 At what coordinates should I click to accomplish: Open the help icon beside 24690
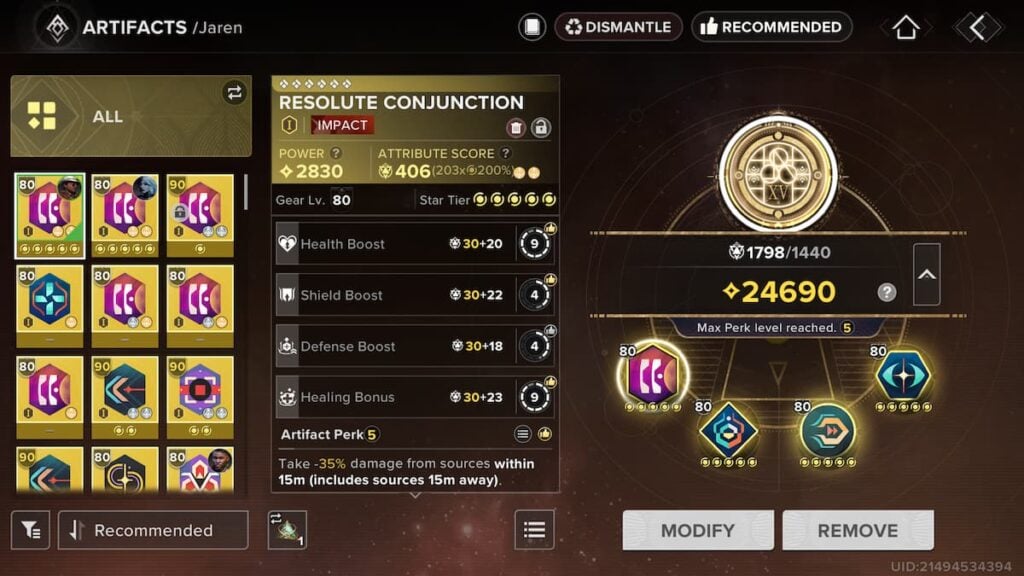tap(886, 292)
